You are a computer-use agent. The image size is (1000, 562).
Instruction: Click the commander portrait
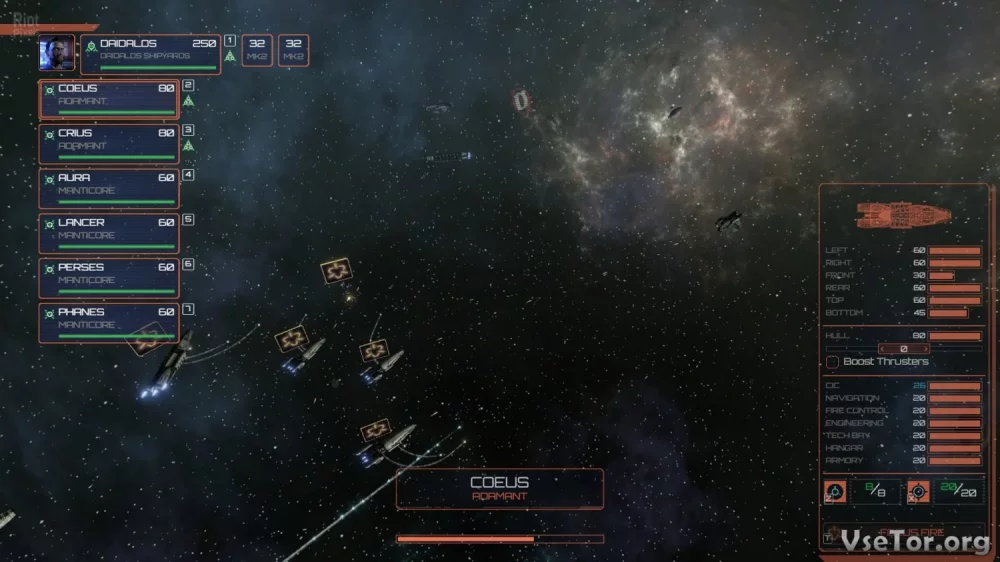pos(57,54)
